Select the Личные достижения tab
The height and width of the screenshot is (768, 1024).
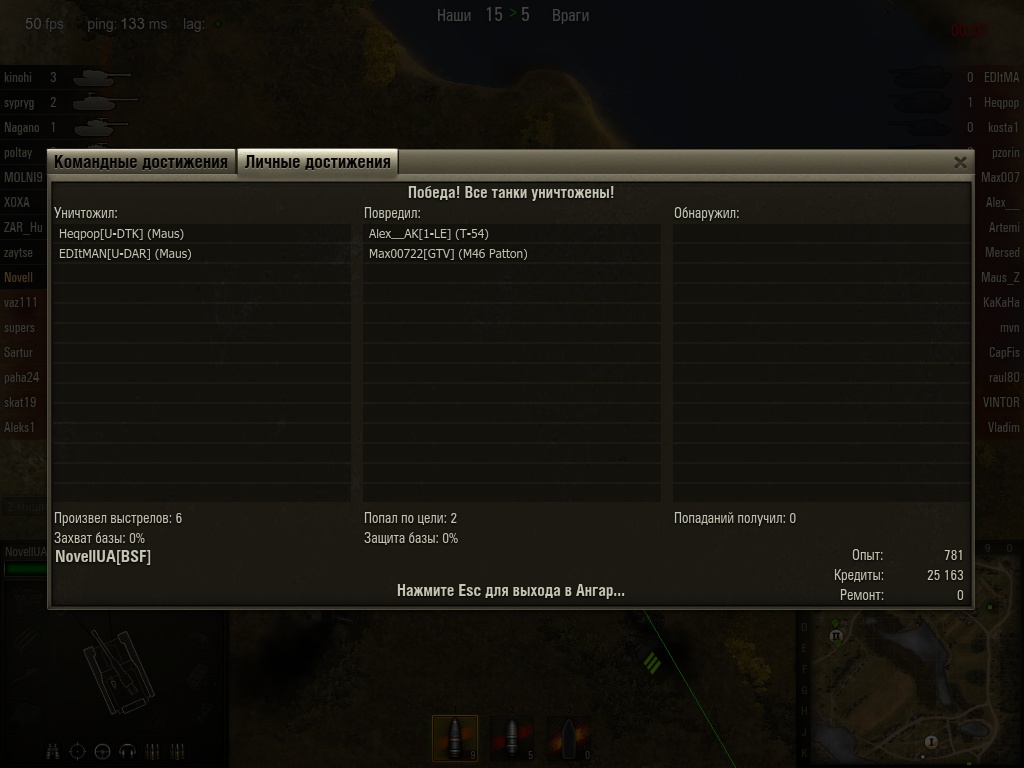click(x=318, y=162)
